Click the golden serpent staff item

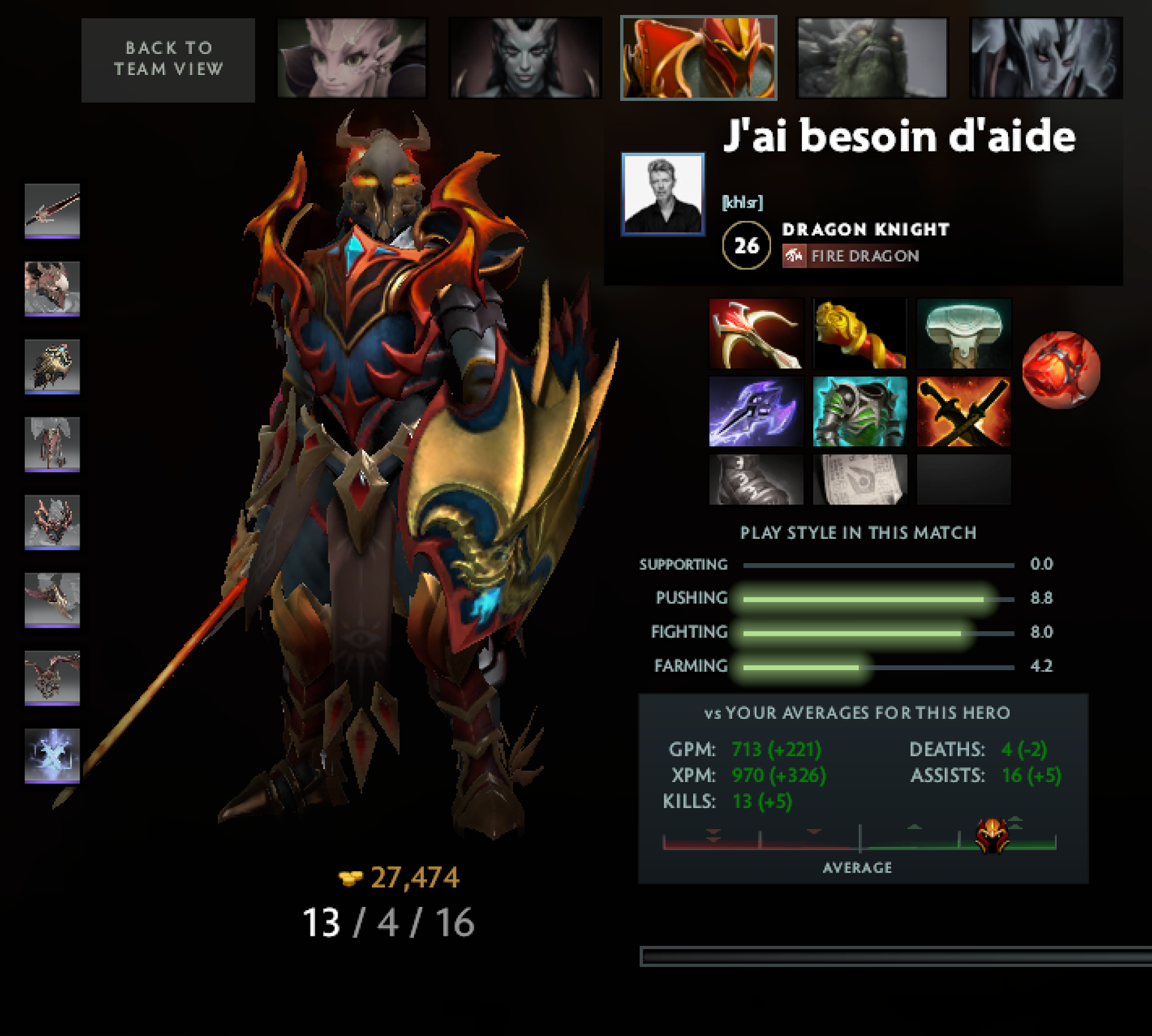pos(859,334)
